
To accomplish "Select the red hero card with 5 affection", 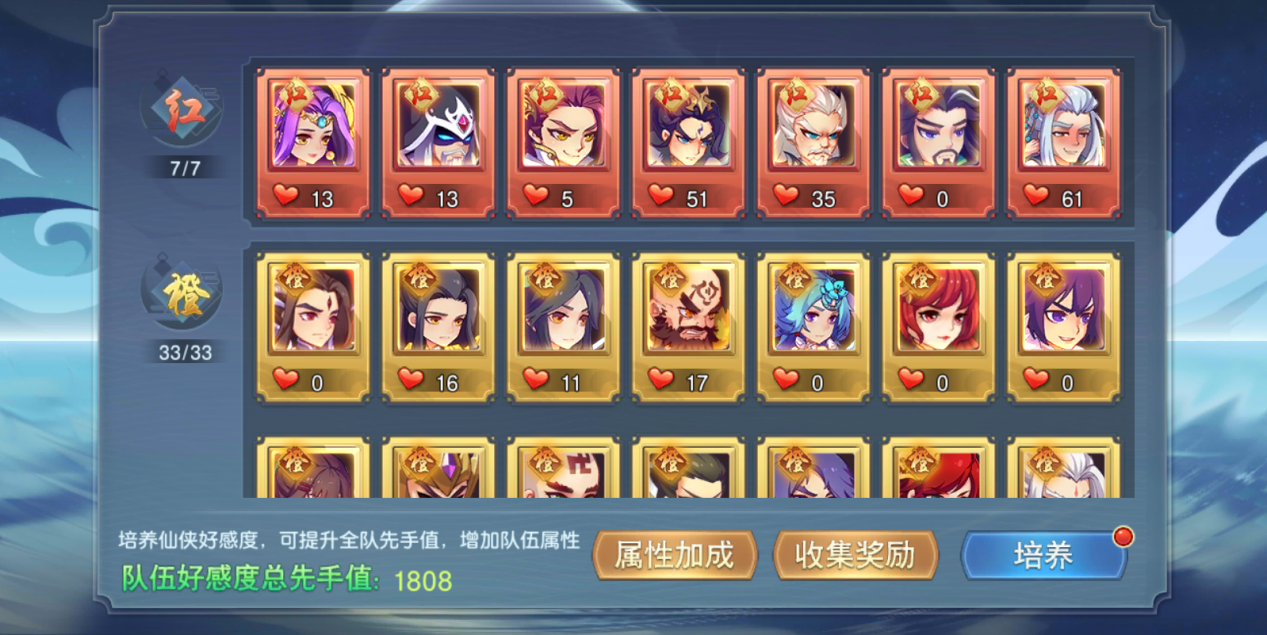I will [563, 142].
